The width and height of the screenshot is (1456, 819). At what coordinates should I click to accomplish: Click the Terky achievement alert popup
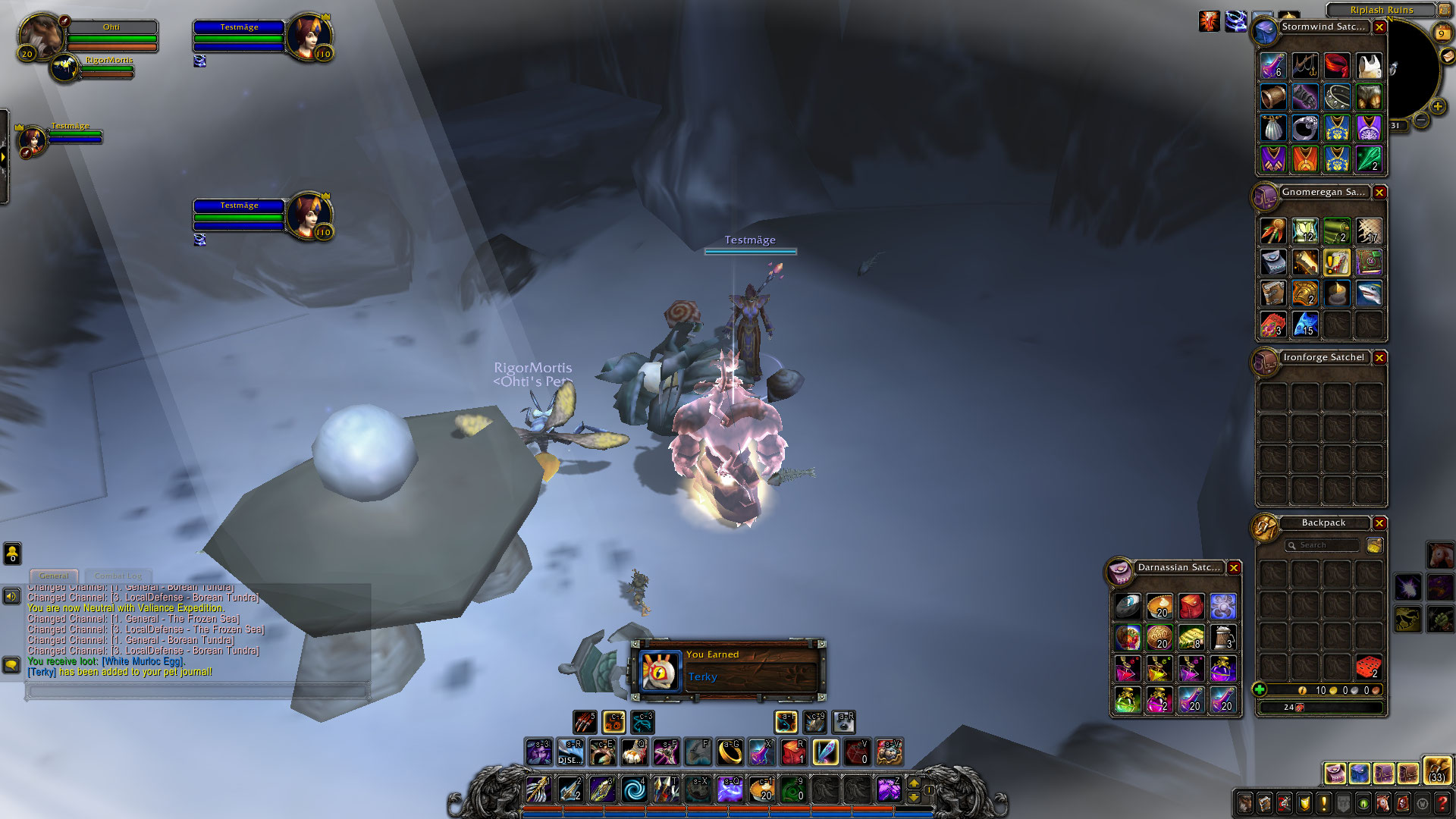[728, 667]
